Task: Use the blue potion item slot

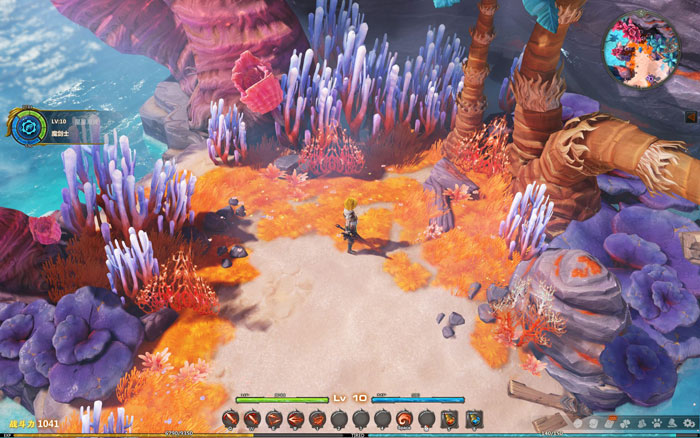Action: pyautogui.click(x=472, y=419)
